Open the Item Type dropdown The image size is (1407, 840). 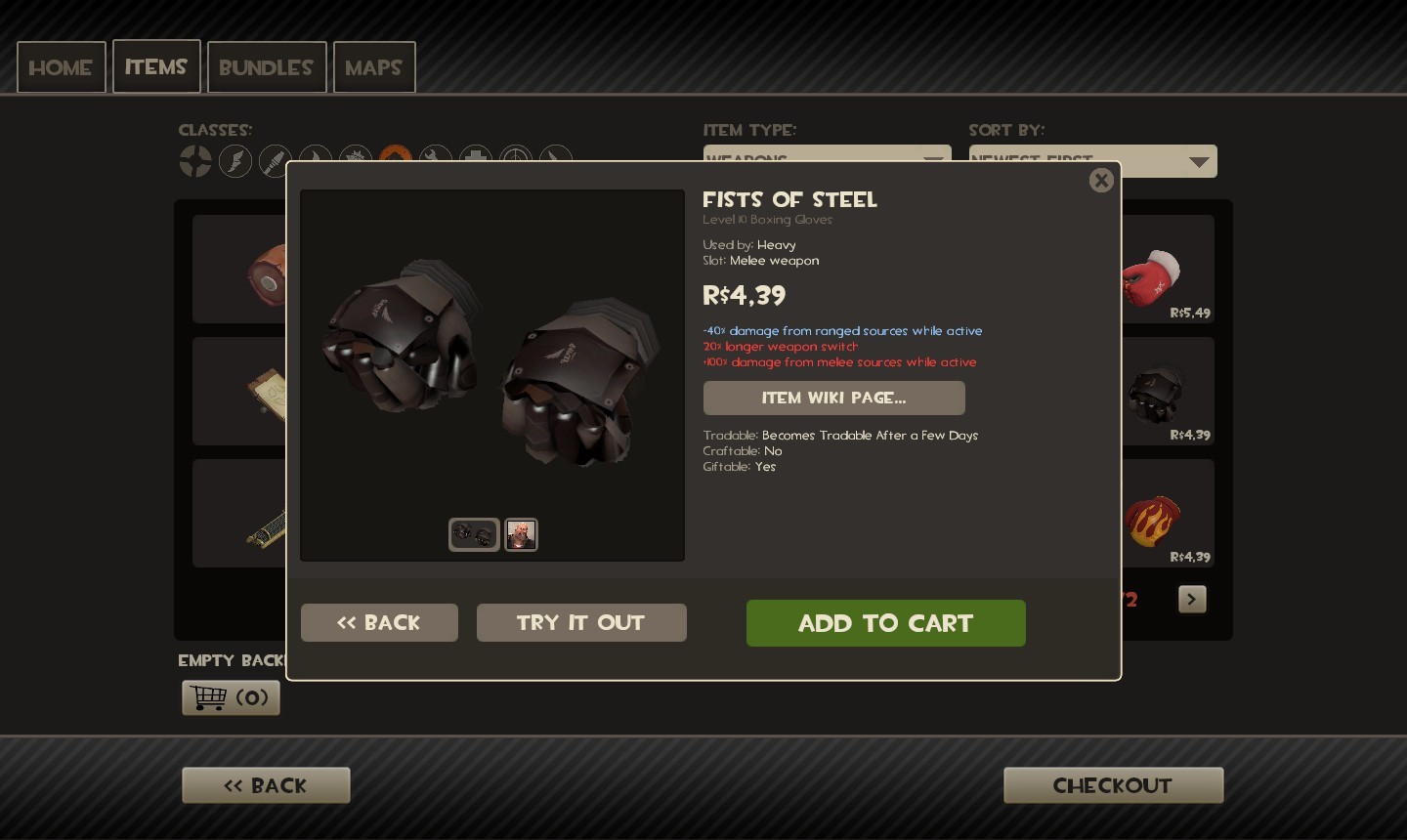click(x=827, y=160)
